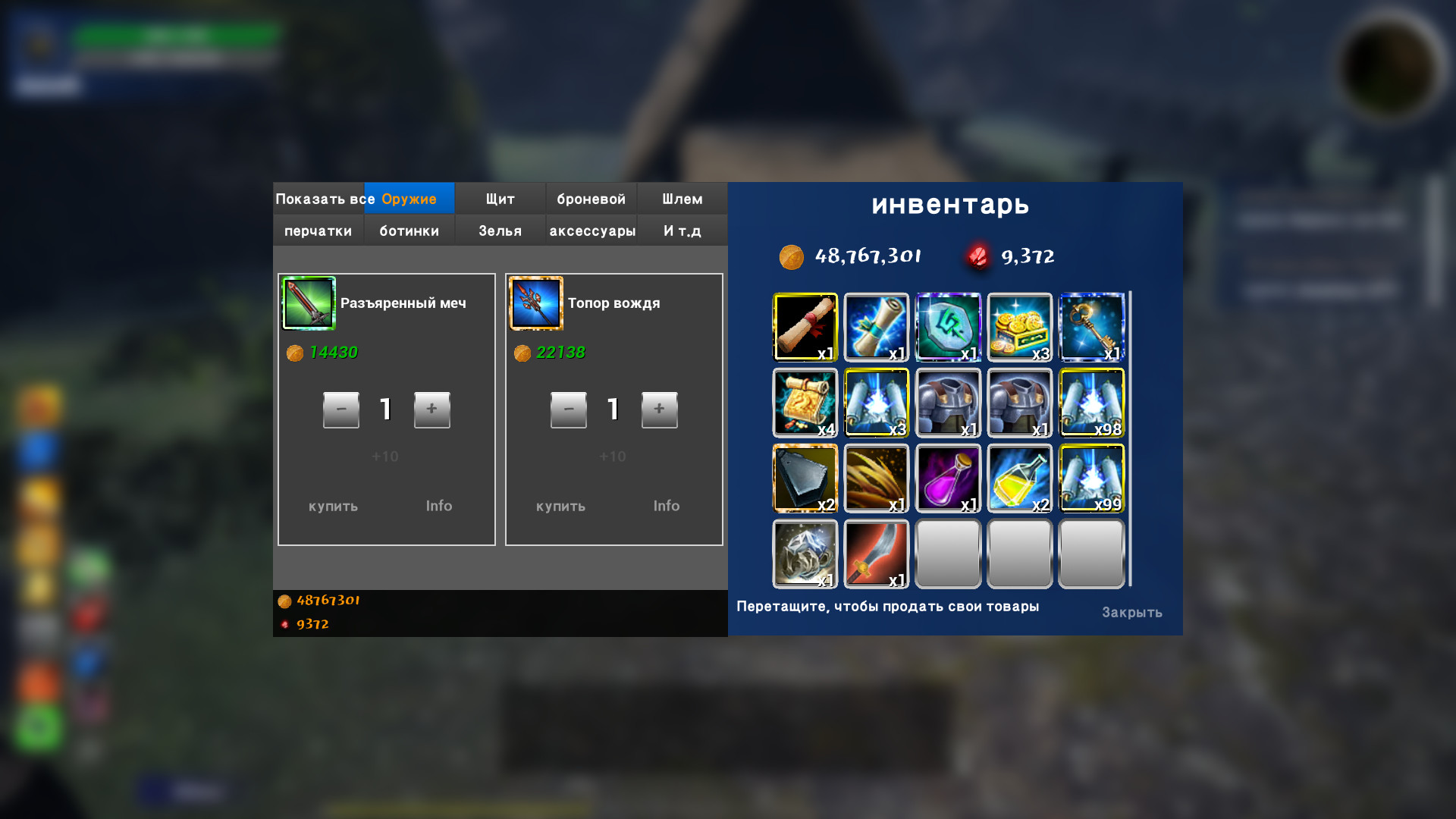
Task: Select the green rune stone item
Action: [x=948, y=327]
